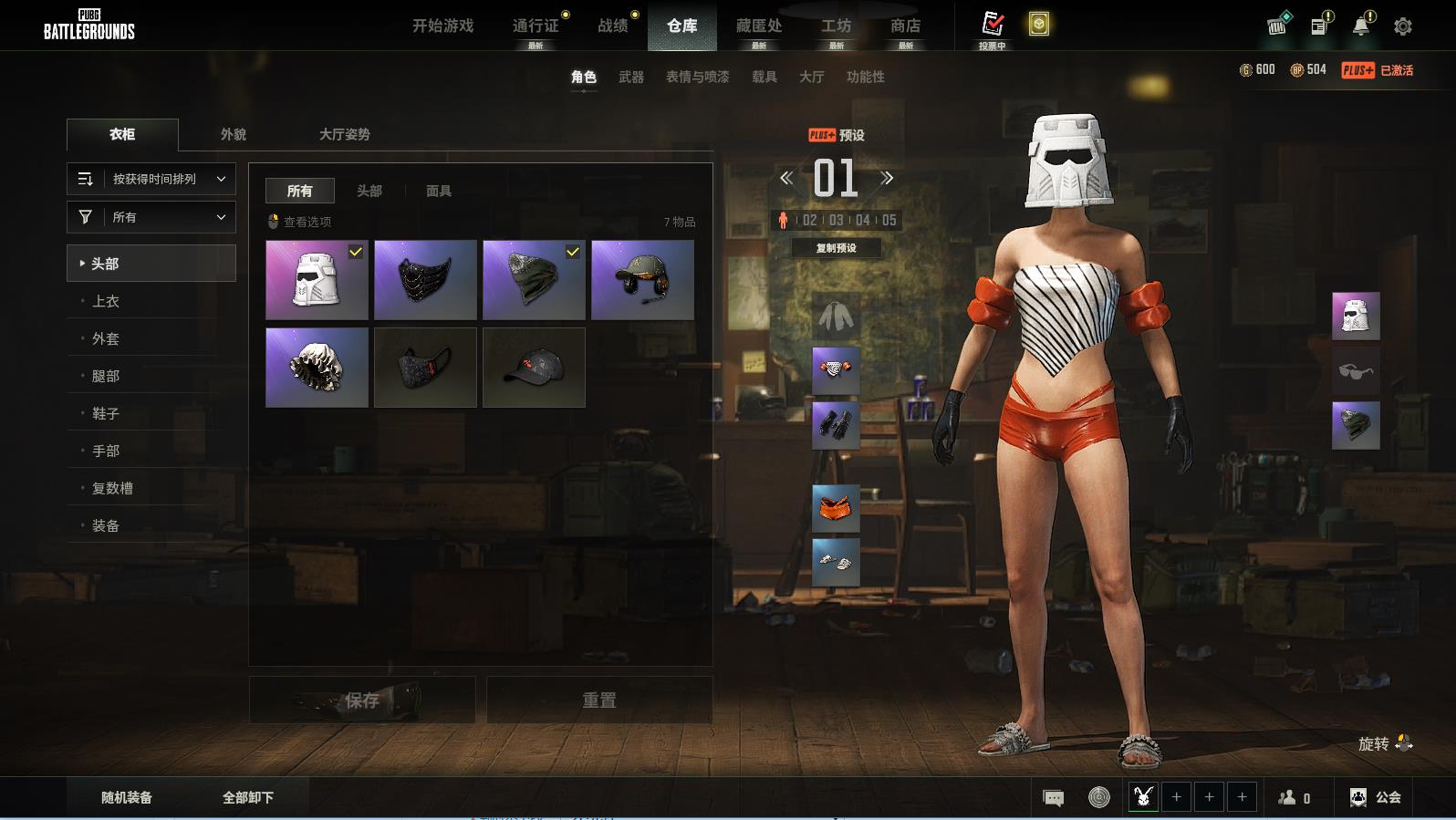
Task: Click the 重置 reset button
Action: click(x=599, y=700)
